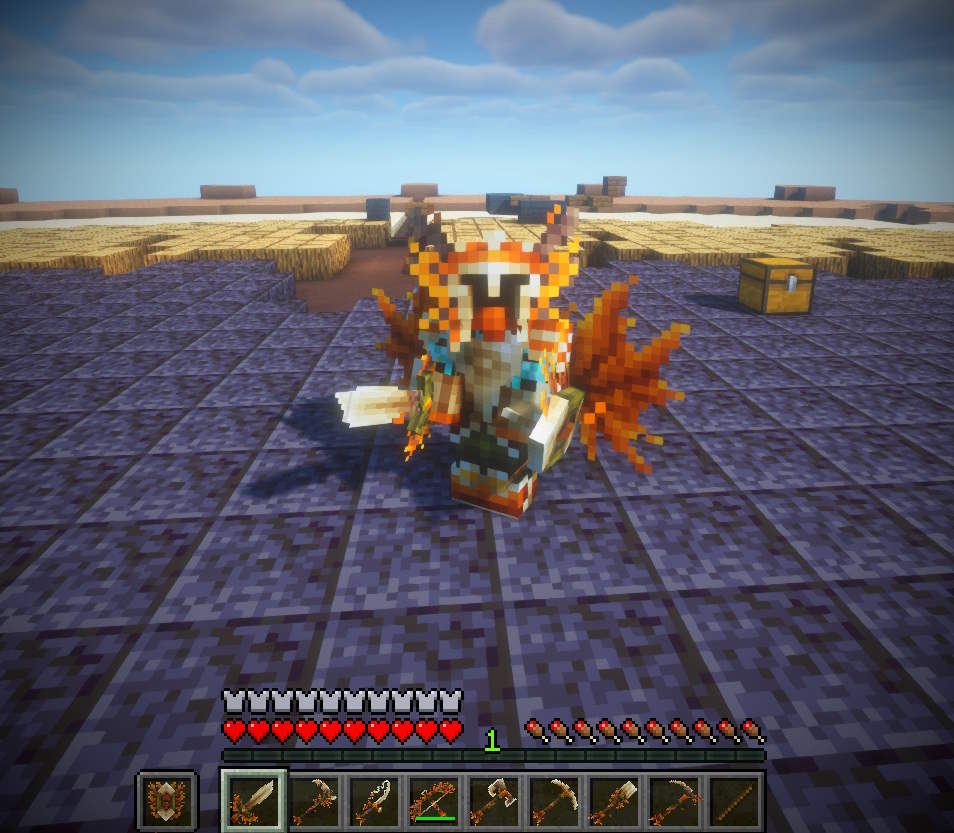Choose the leaf-covered axe in the hotbar
This screenshot has height=833, width=954.
point(493,799)
